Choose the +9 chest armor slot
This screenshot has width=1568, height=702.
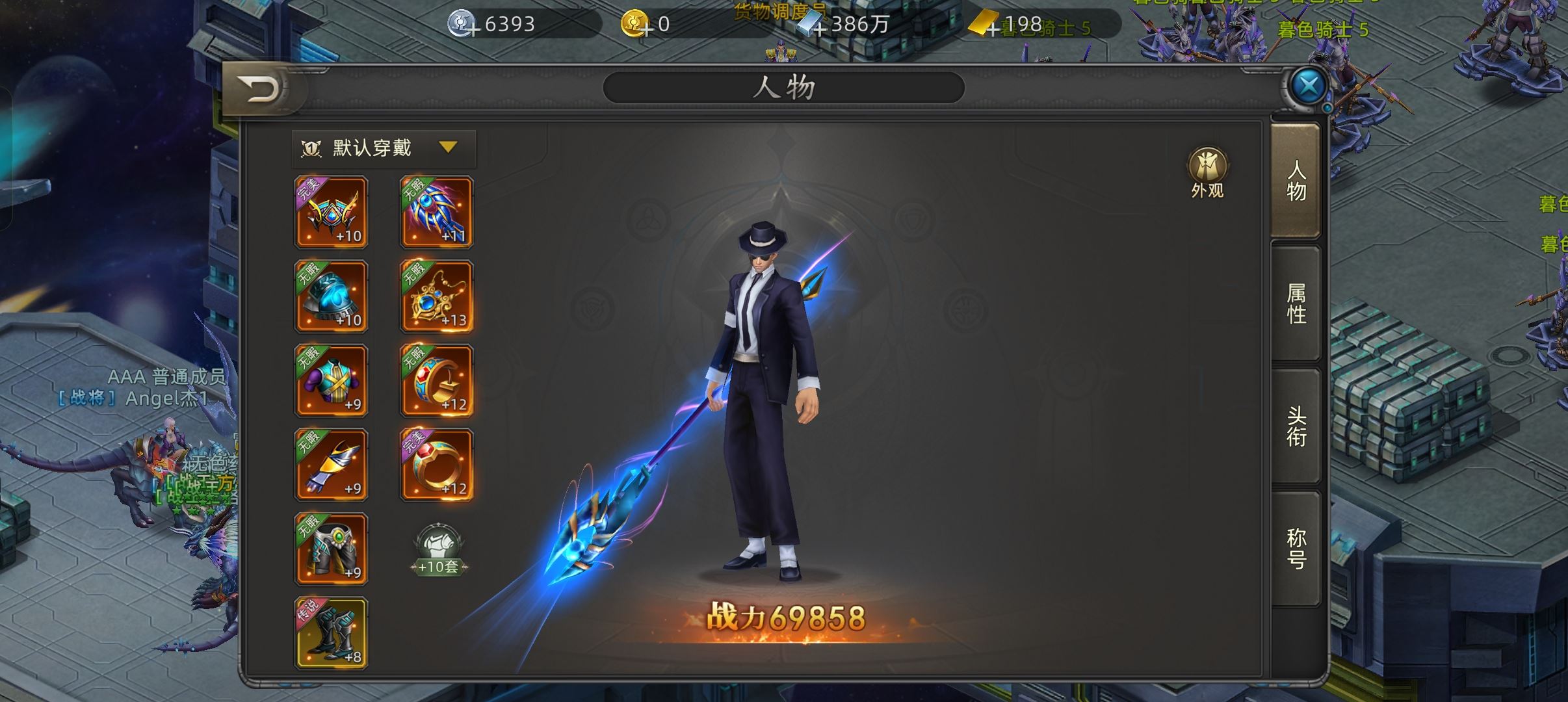332,380
